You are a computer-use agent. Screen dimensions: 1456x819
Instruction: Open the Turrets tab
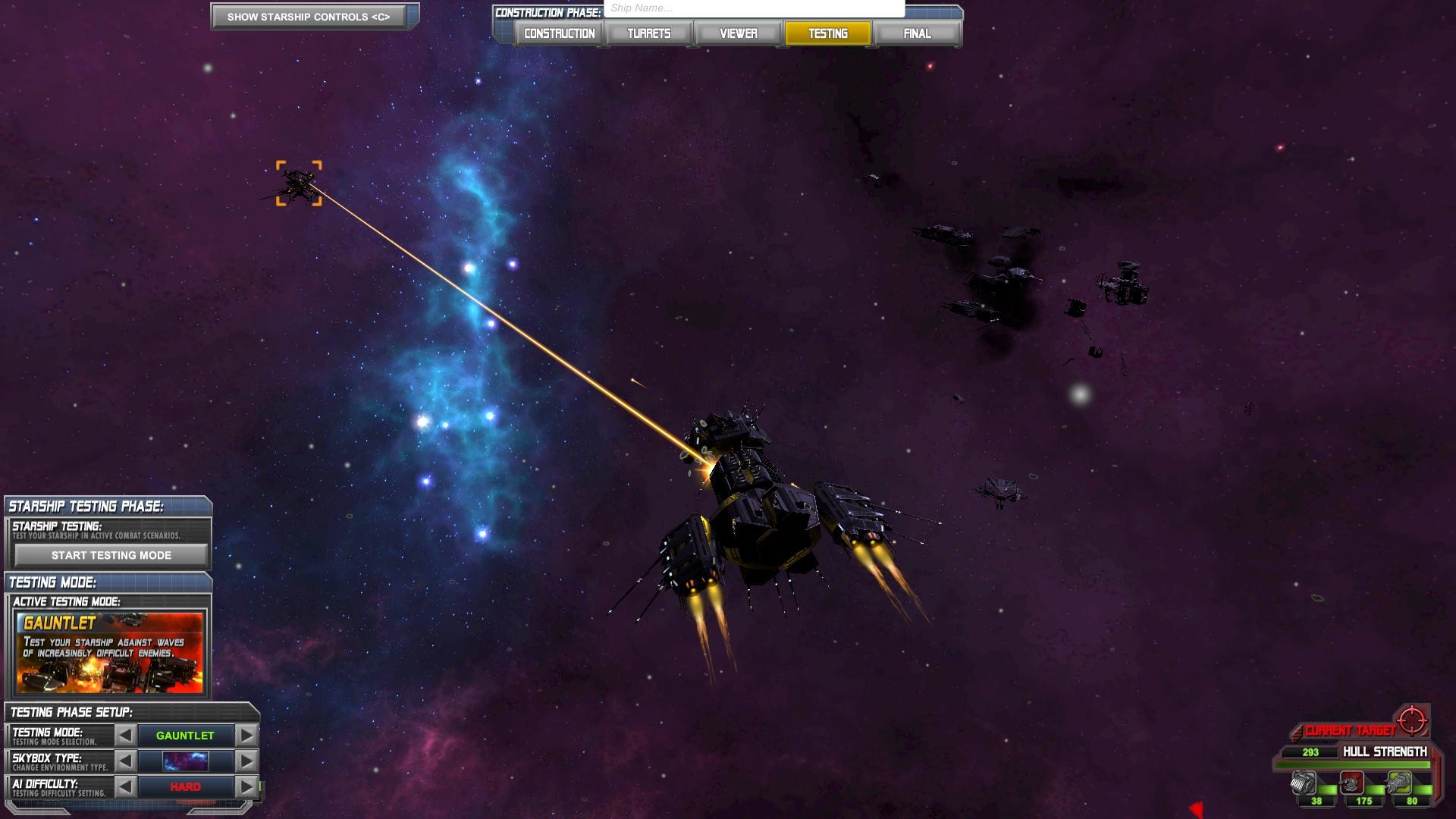pos(648,33)
